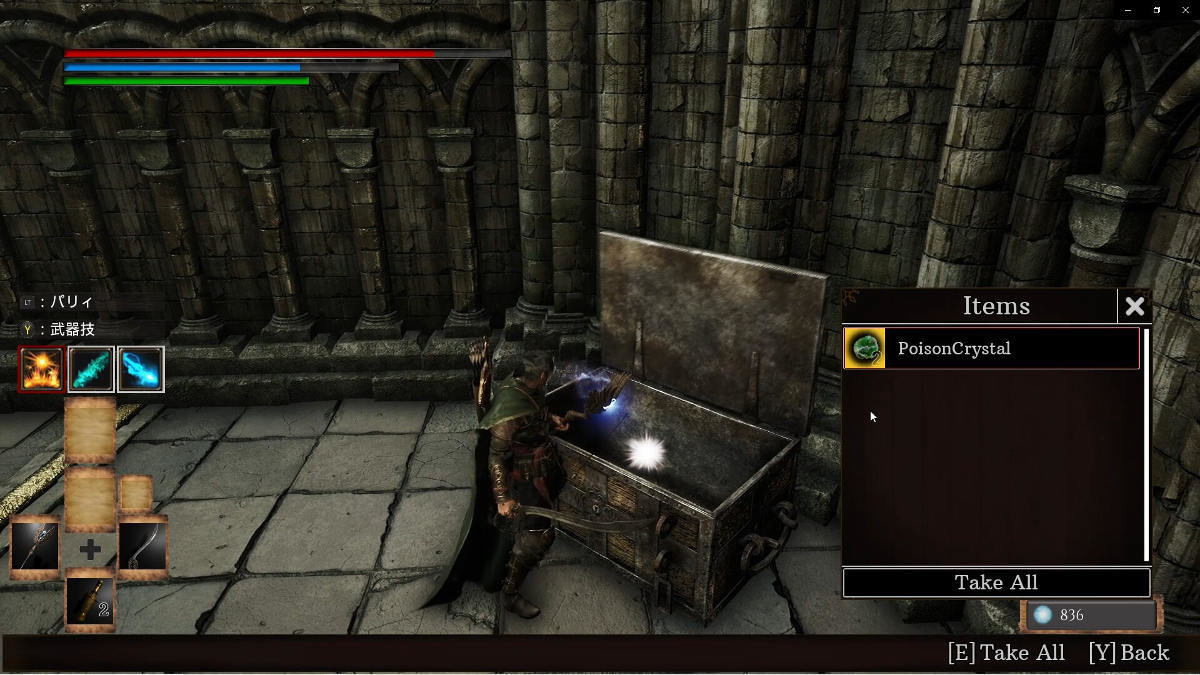This screenshot has height=675, width=1200.
Task: Take the PoisonCrystal from the chest list
Action: tap(990, 349)
